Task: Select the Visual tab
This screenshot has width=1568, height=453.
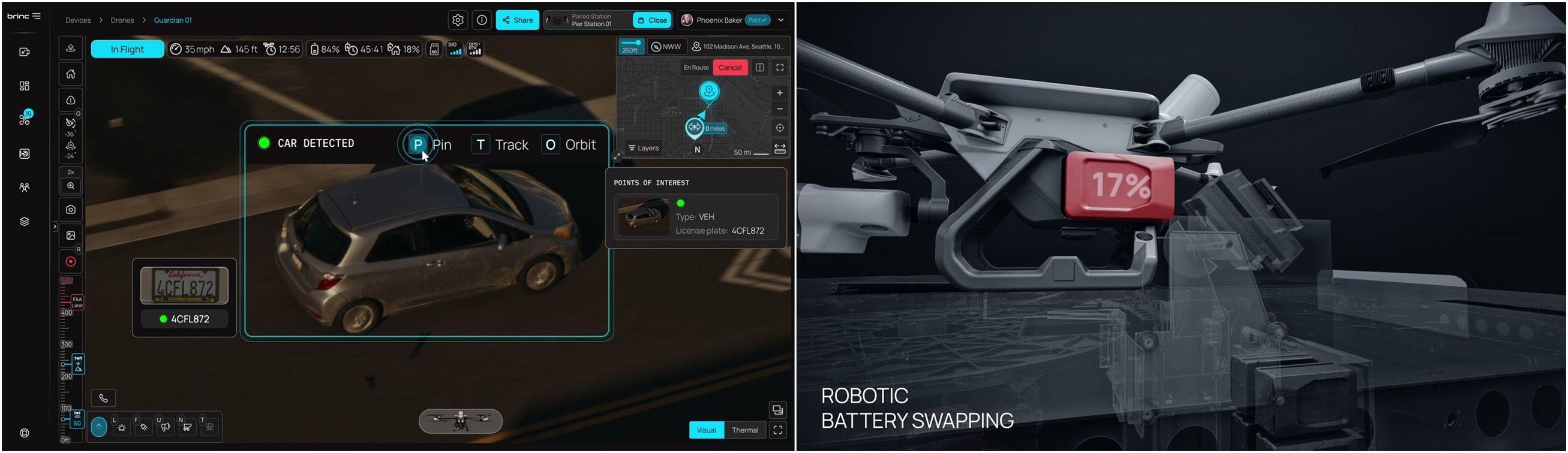Action: 705,430
